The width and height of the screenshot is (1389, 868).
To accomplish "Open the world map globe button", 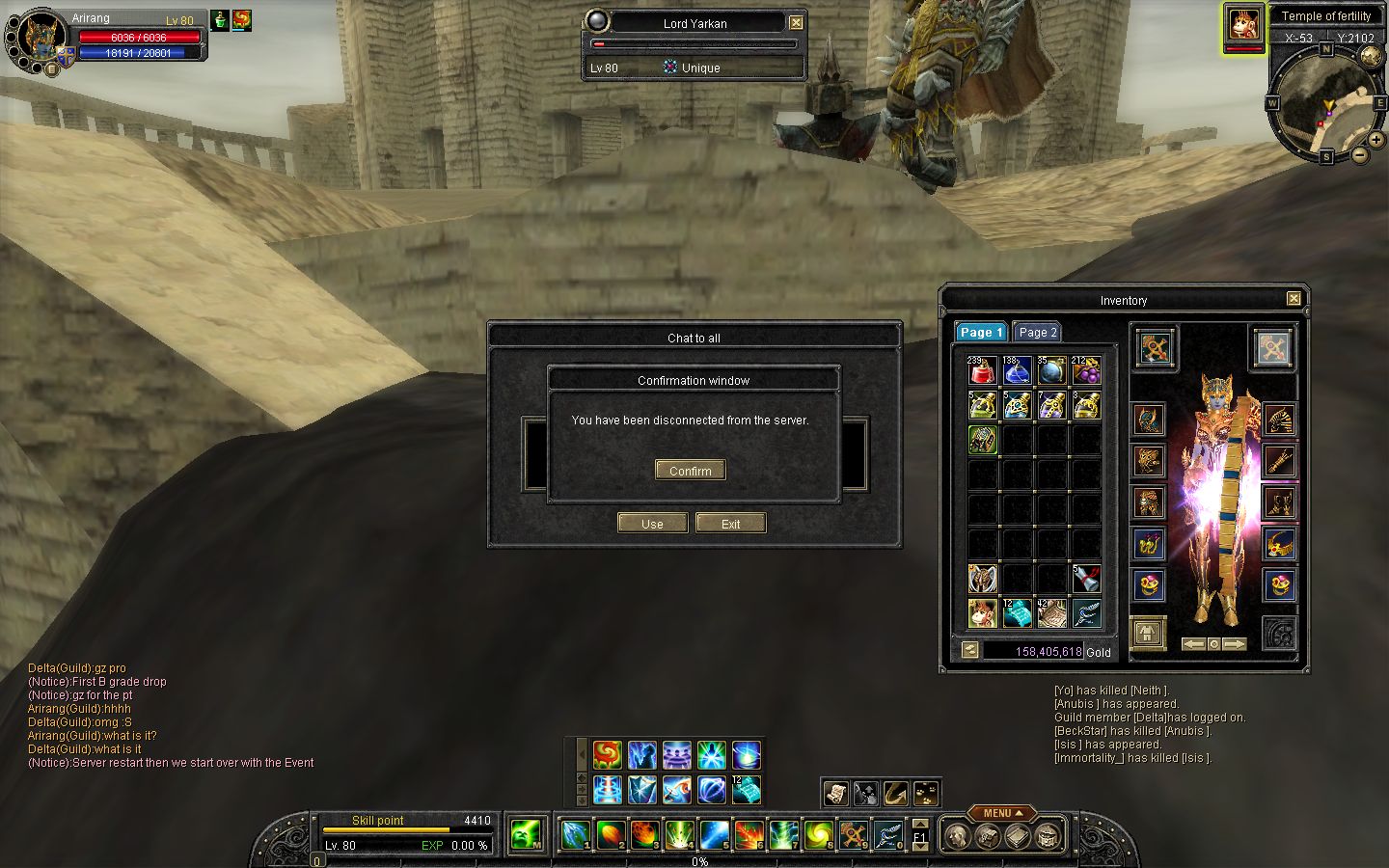I will coord(1371,56).
